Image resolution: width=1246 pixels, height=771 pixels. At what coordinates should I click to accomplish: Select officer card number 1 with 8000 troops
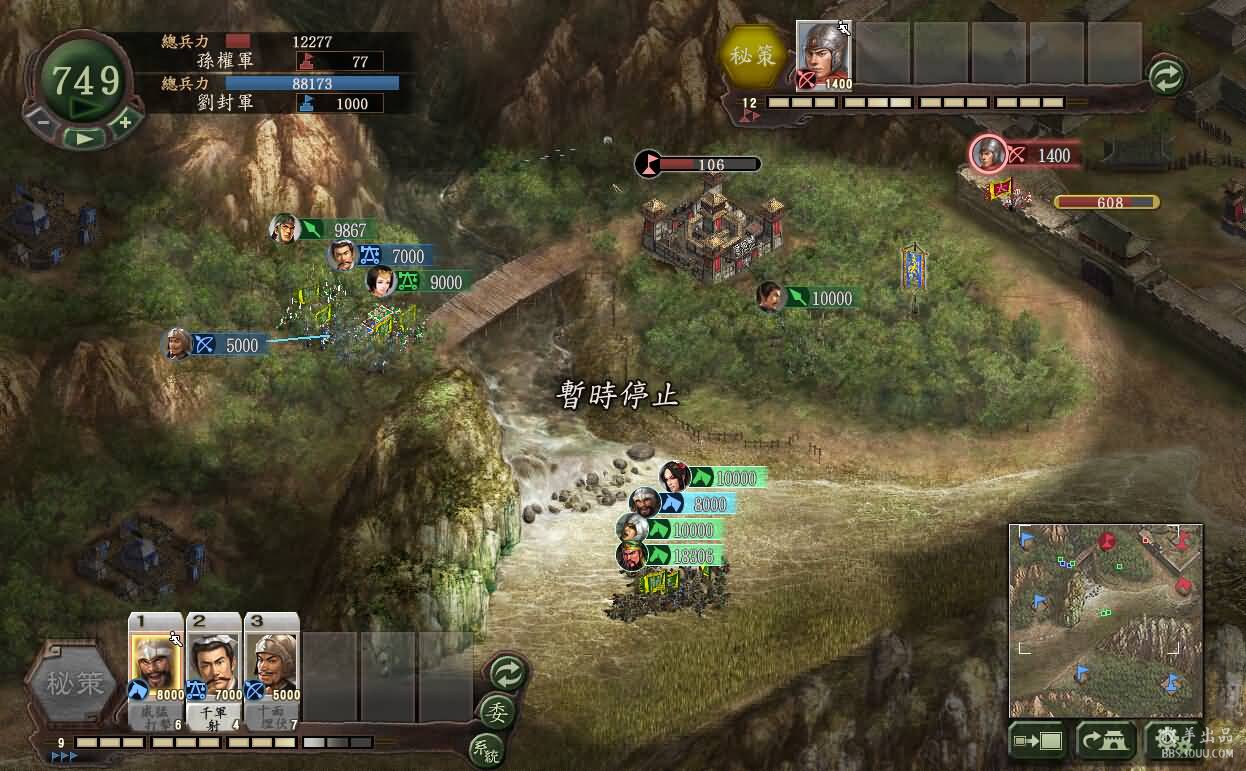click(x=156, y=667)
